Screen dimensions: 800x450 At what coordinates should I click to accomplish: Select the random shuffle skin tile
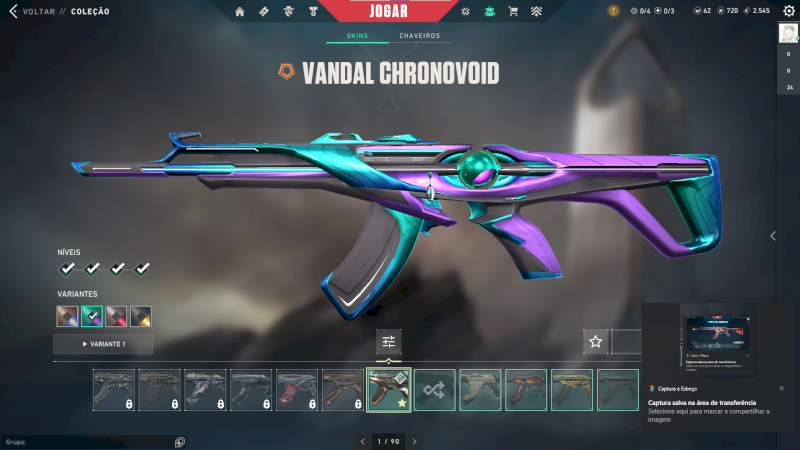(x=434, y=390)
